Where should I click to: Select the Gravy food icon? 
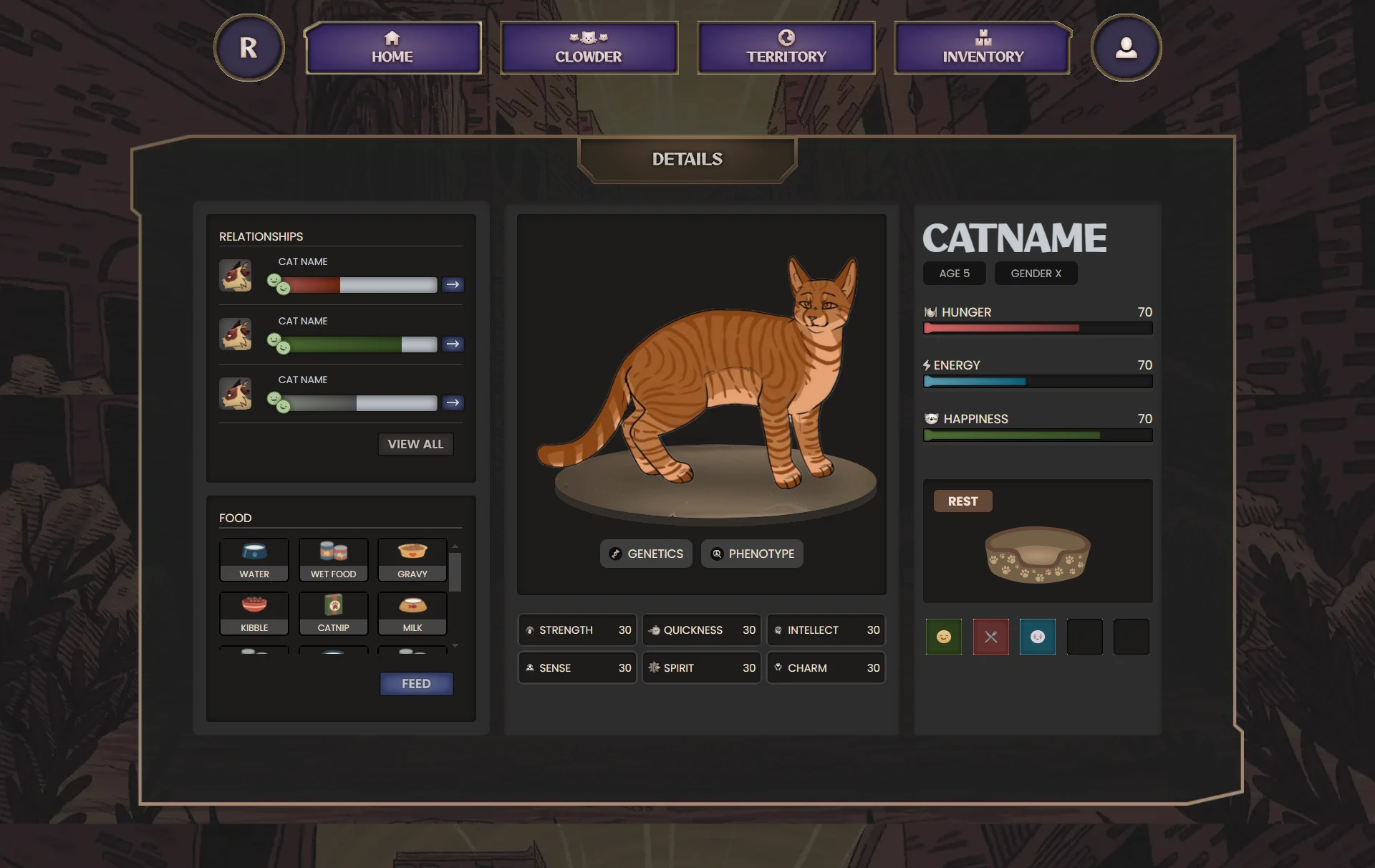412,560
